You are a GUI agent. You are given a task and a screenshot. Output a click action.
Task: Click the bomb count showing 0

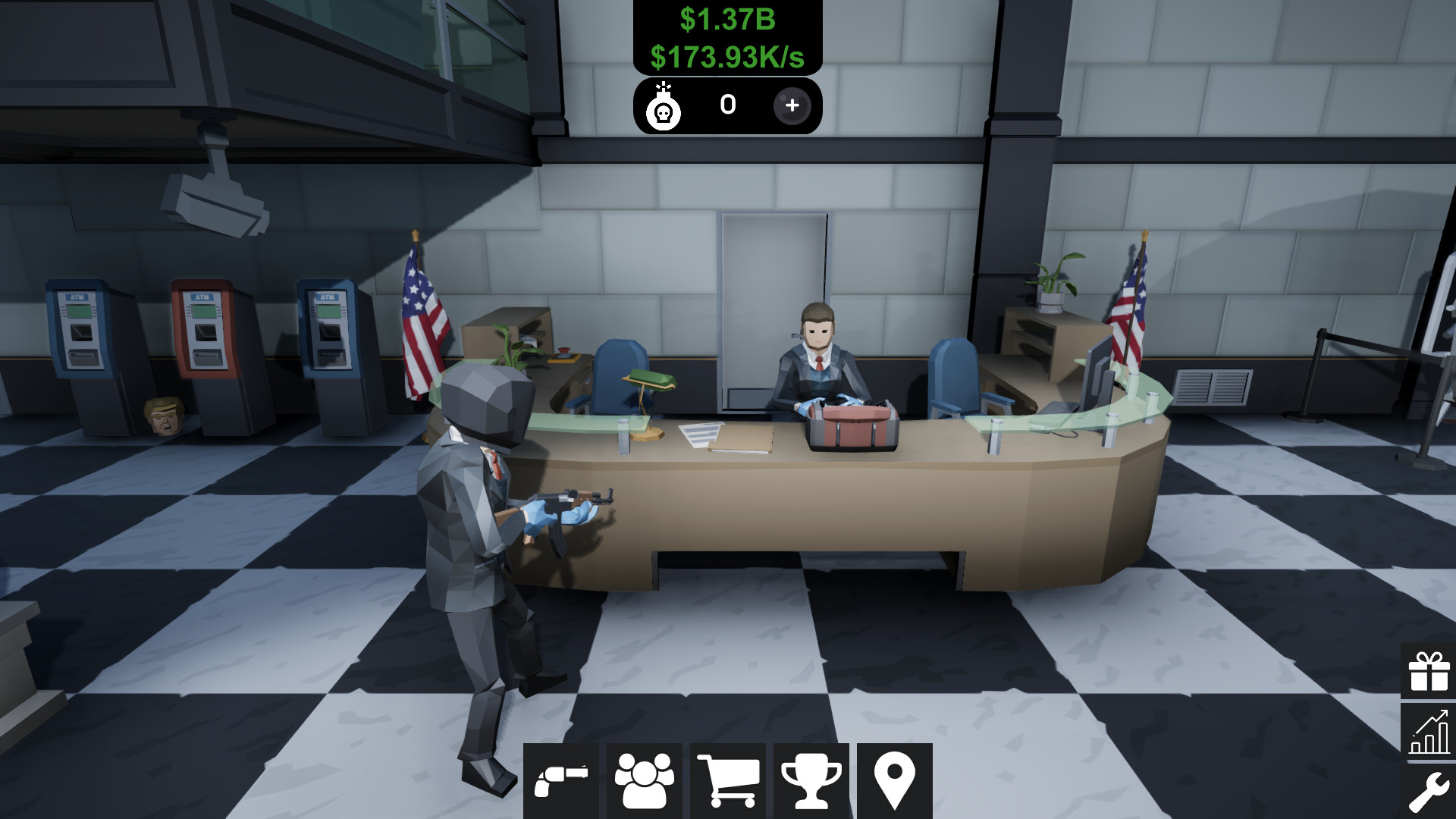coord(726,106)
